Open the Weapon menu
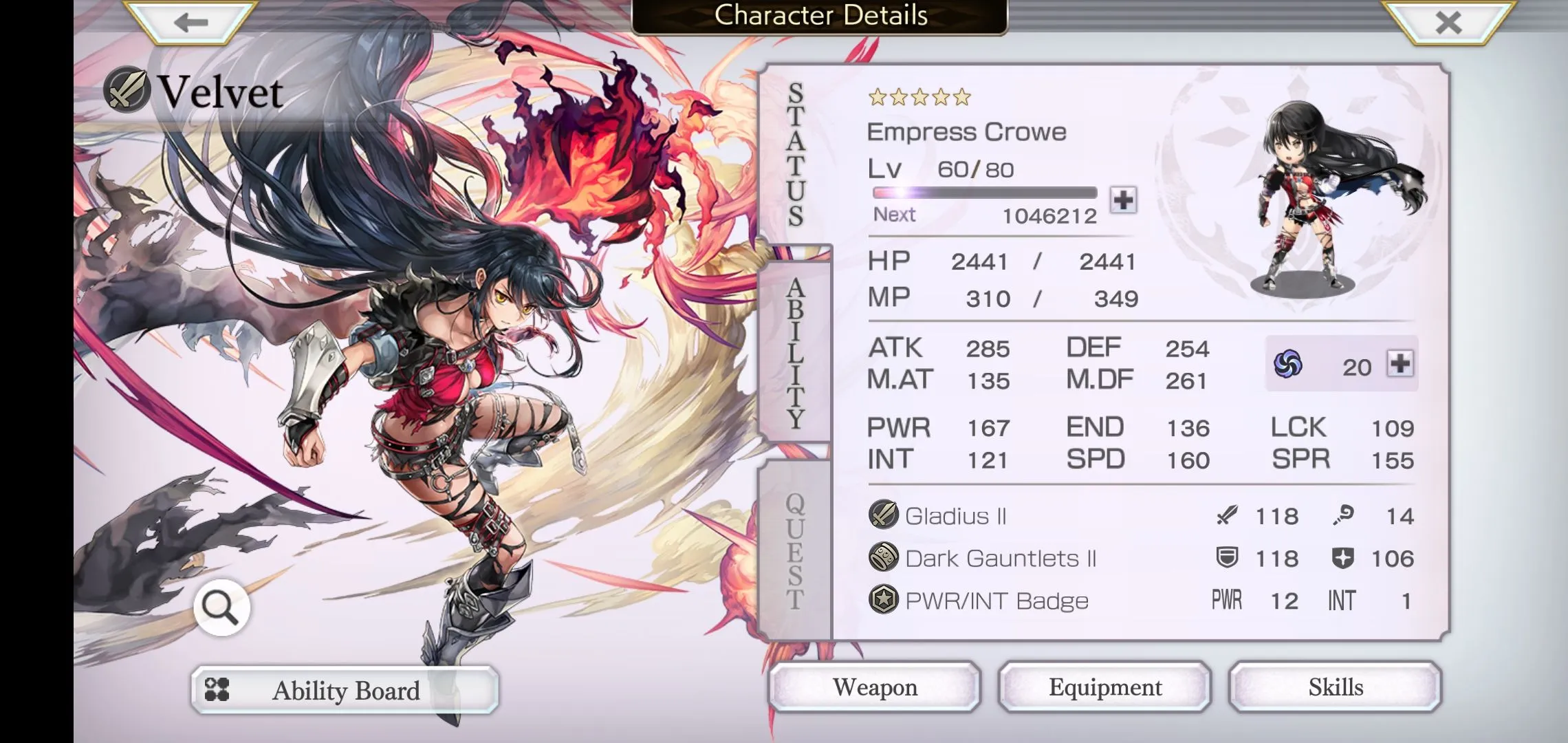The height and width of the screenshot is (743, 1568). [x=874, y=687]
